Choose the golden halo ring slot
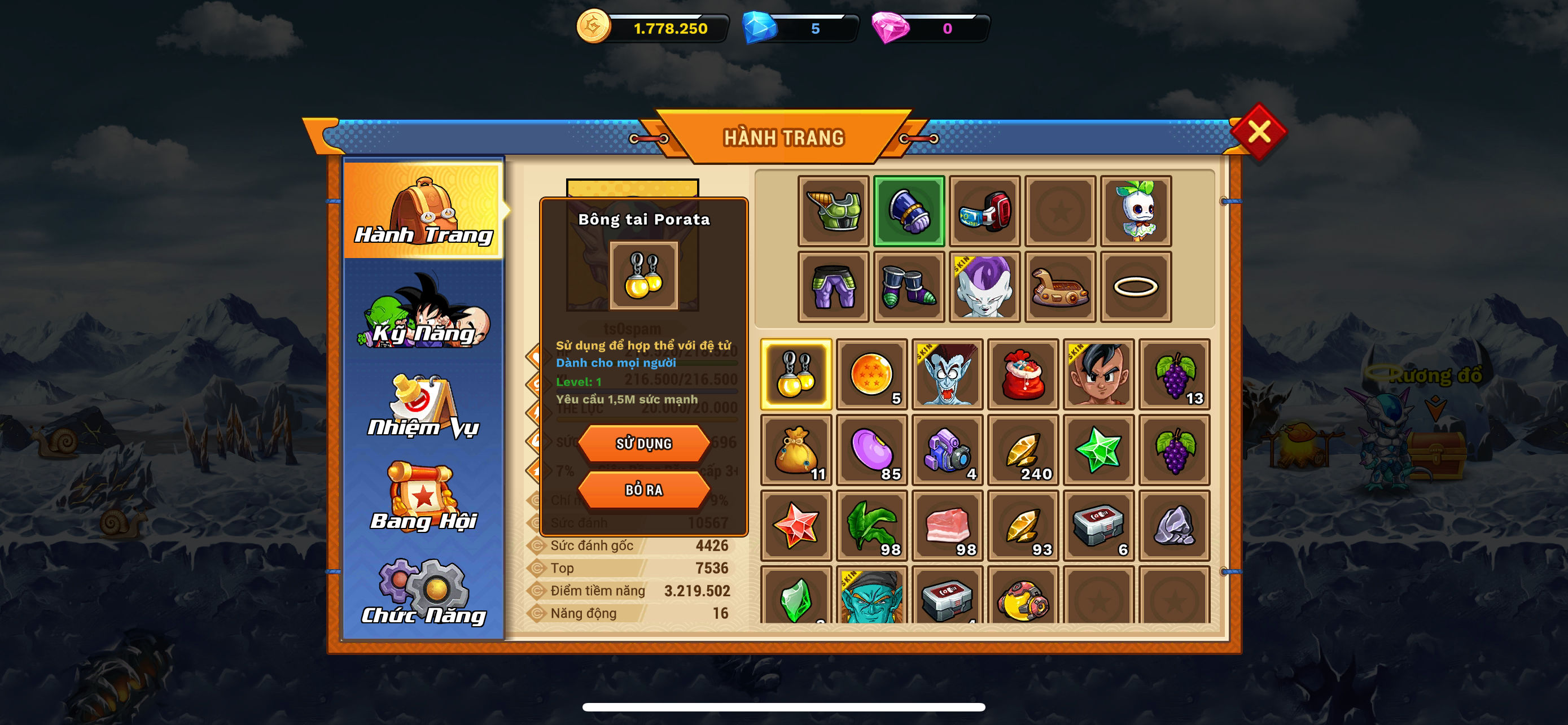Image resolution: width=1568 pixels, height=725 pixels. 1135,287
